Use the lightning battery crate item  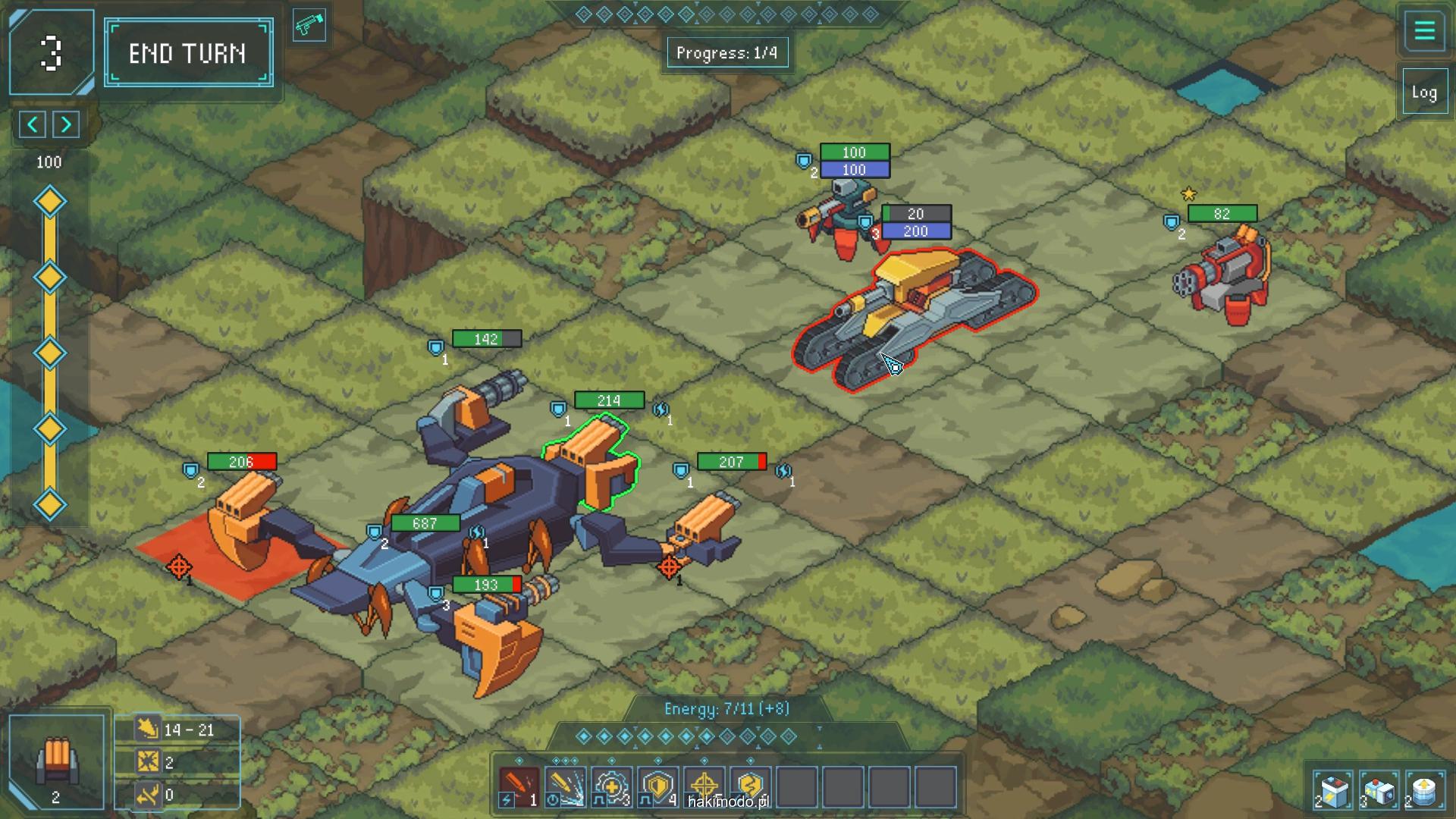pos(1334,791)
